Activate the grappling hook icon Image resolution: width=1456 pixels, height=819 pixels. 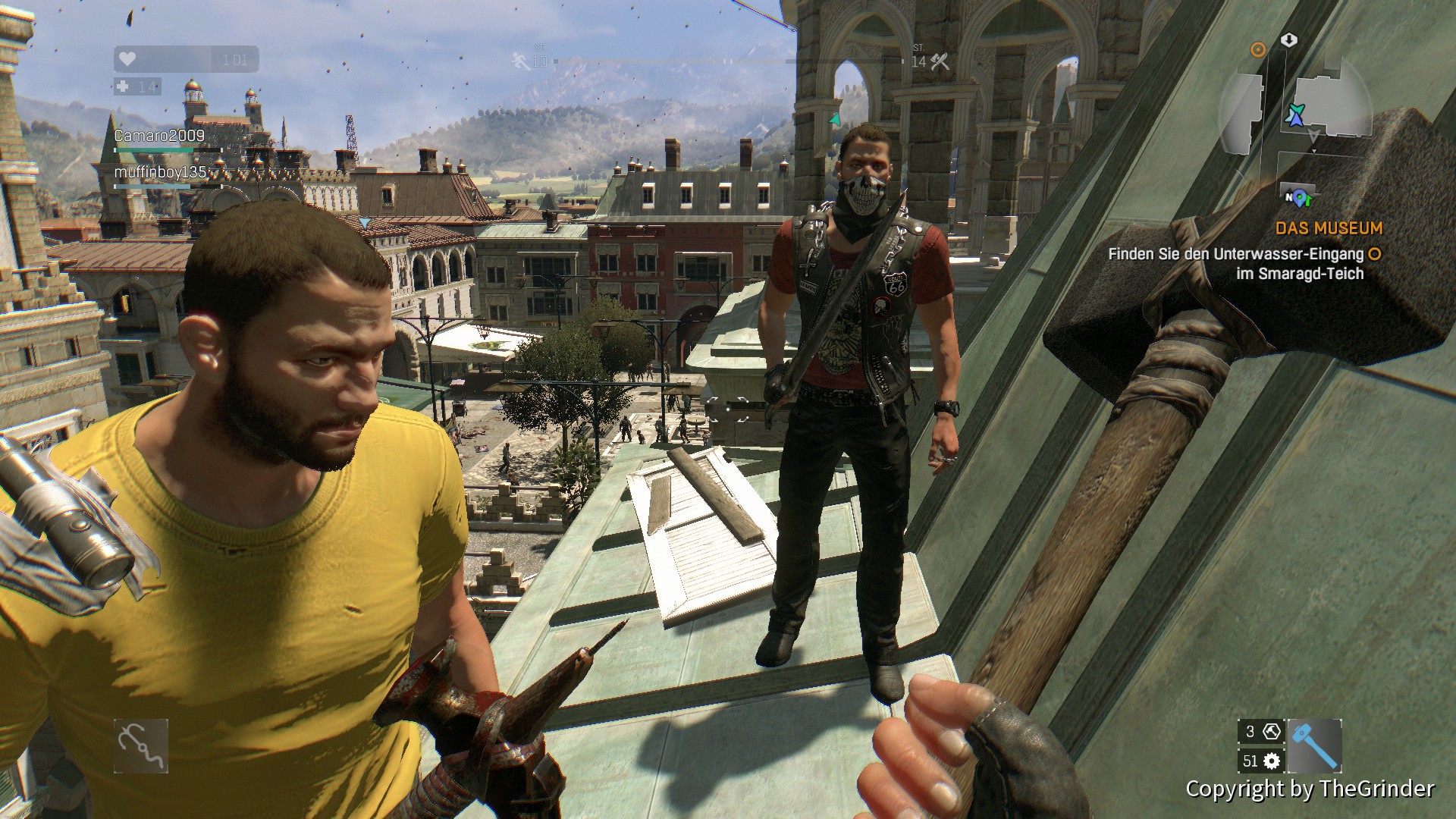point(141,746)
